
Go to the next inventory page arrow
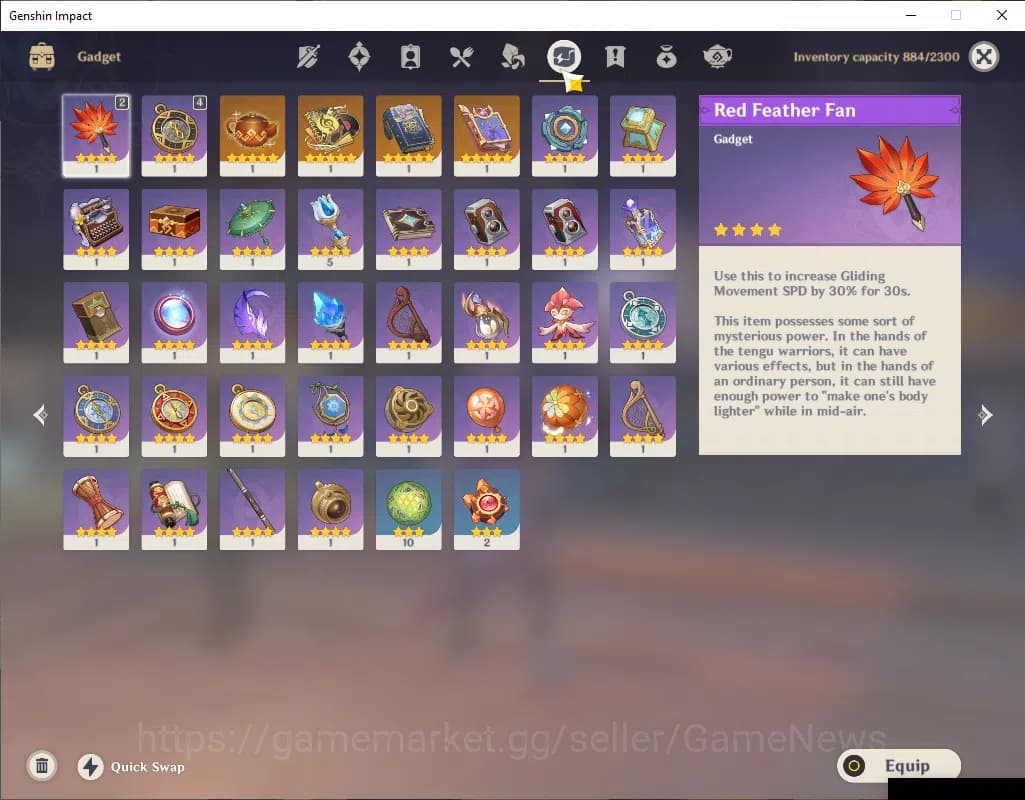pos(985,415)
